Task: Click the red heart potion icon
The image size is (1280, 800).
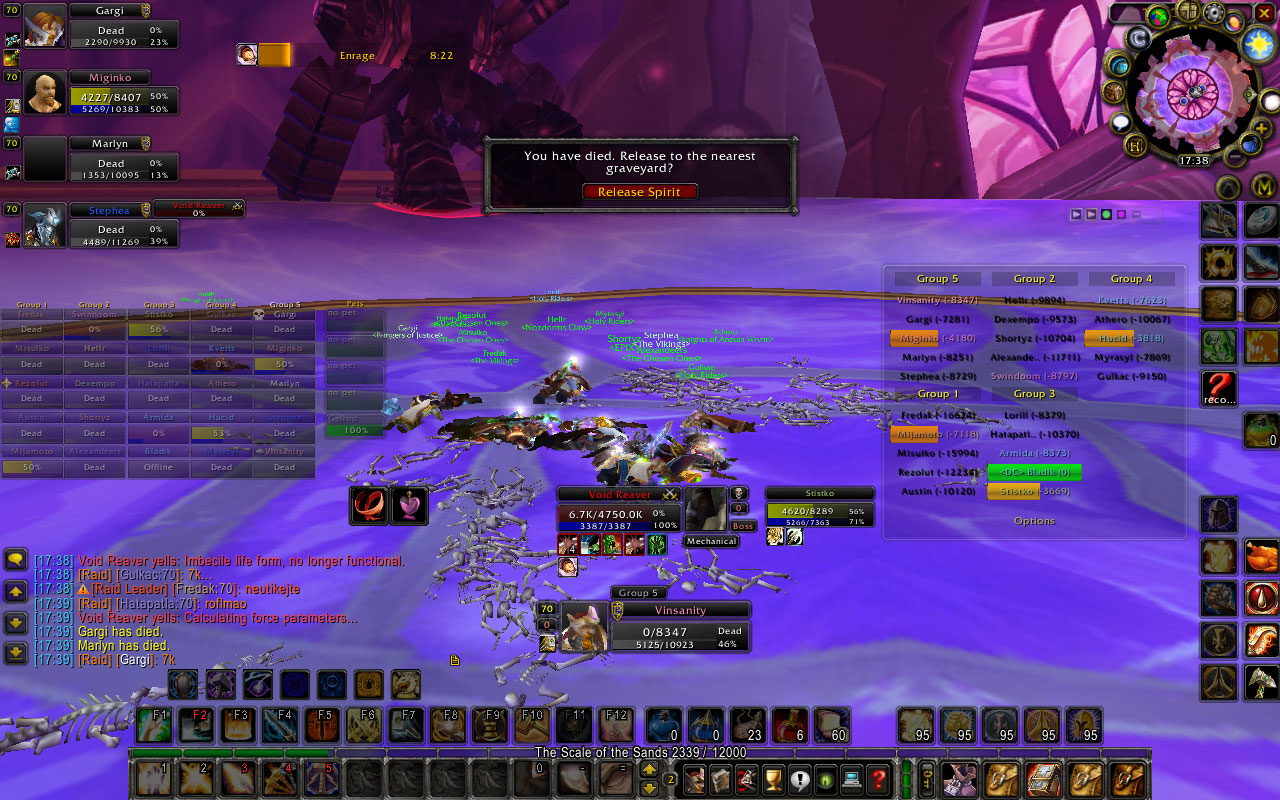Action: 410,506
